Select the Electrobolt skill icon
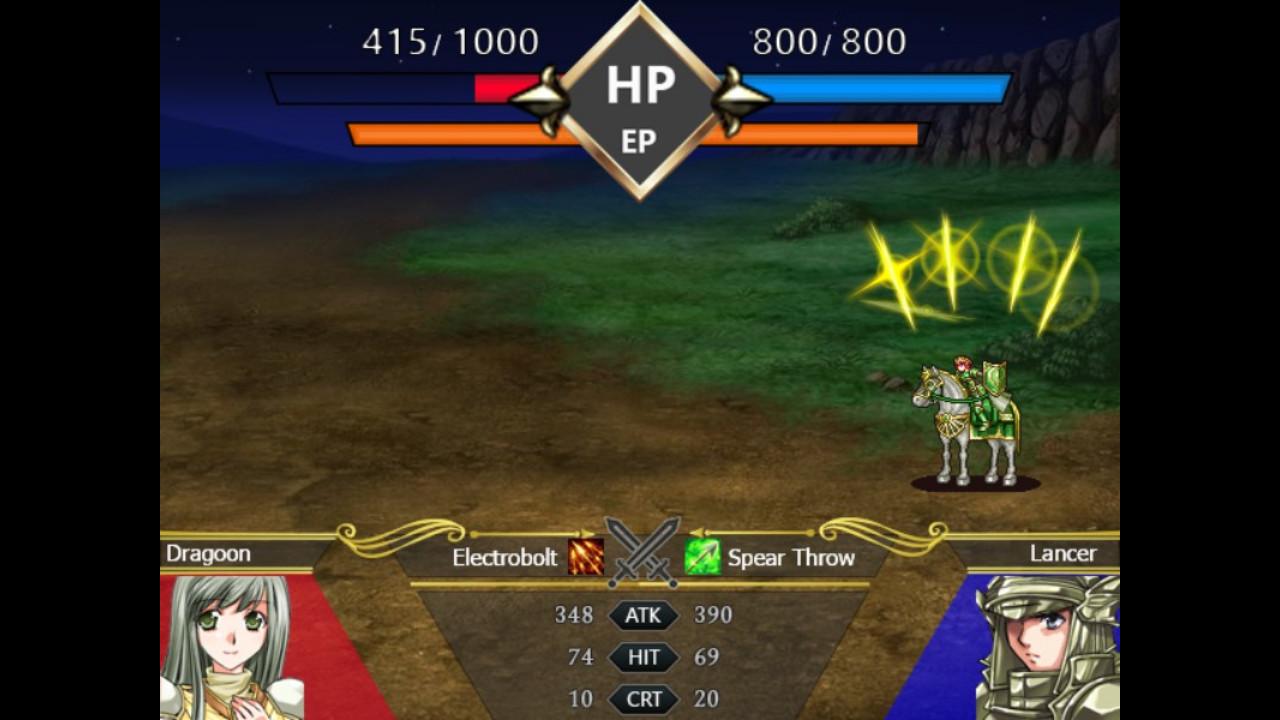 click(584, 558)
